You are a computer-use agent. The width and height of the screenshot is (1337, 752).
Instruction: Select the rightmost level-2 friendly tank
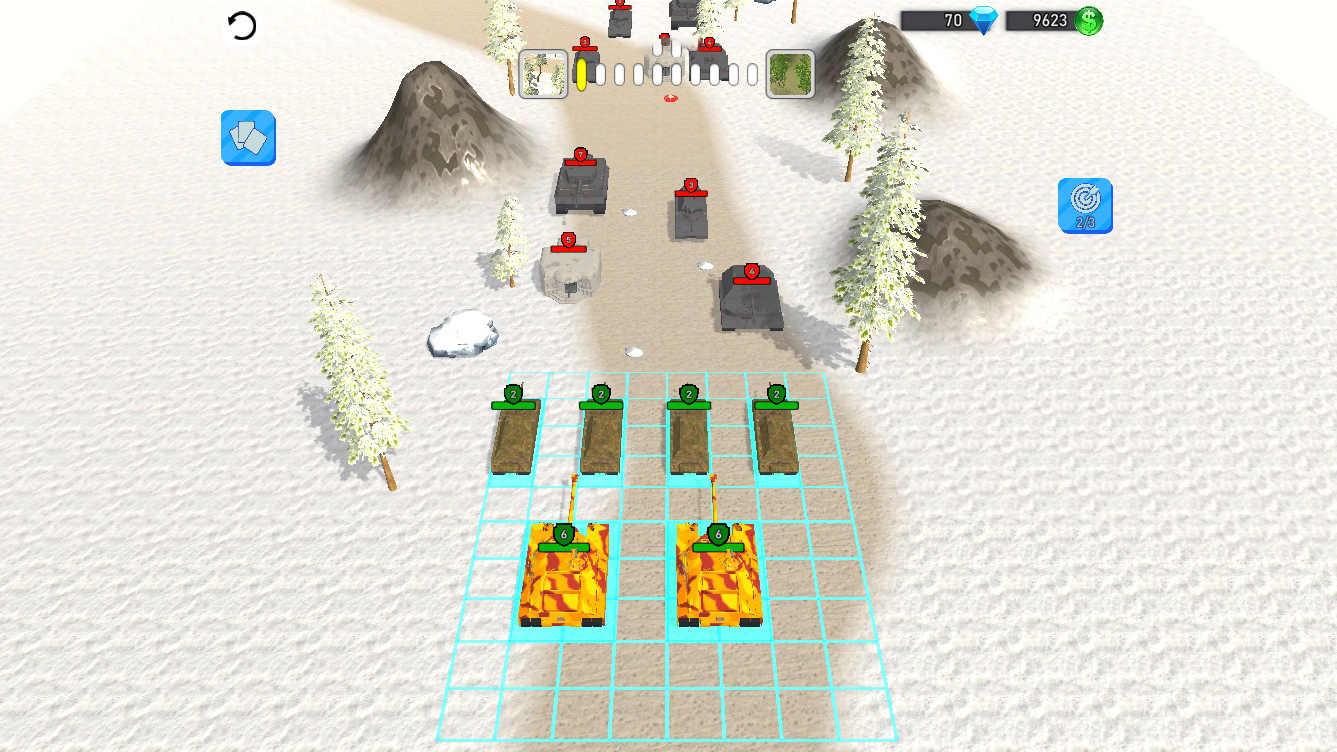(775, 435)
